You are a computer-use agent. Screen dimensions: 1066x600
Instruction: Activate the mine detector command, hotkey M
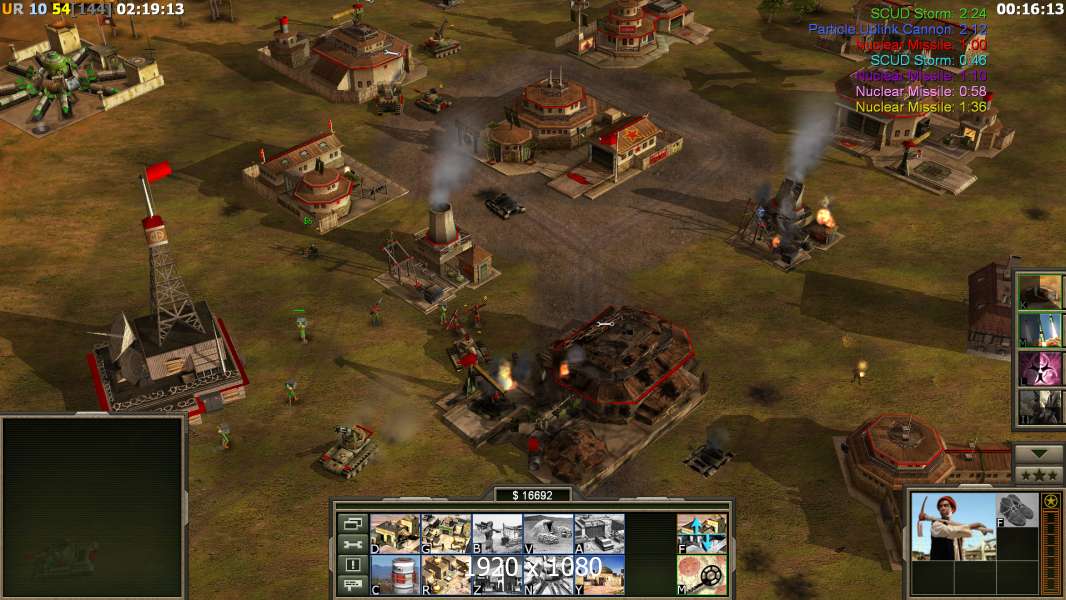click(702, 575)
